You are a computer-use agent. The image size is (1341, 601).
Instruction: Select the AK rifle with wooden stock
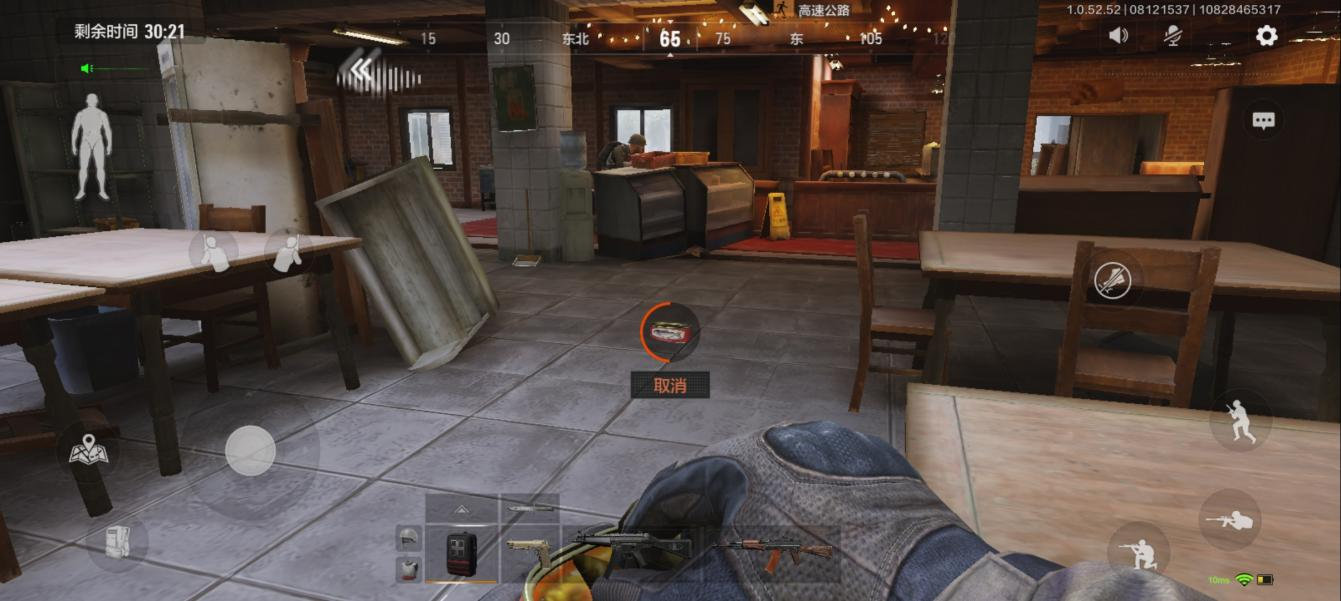777,551
